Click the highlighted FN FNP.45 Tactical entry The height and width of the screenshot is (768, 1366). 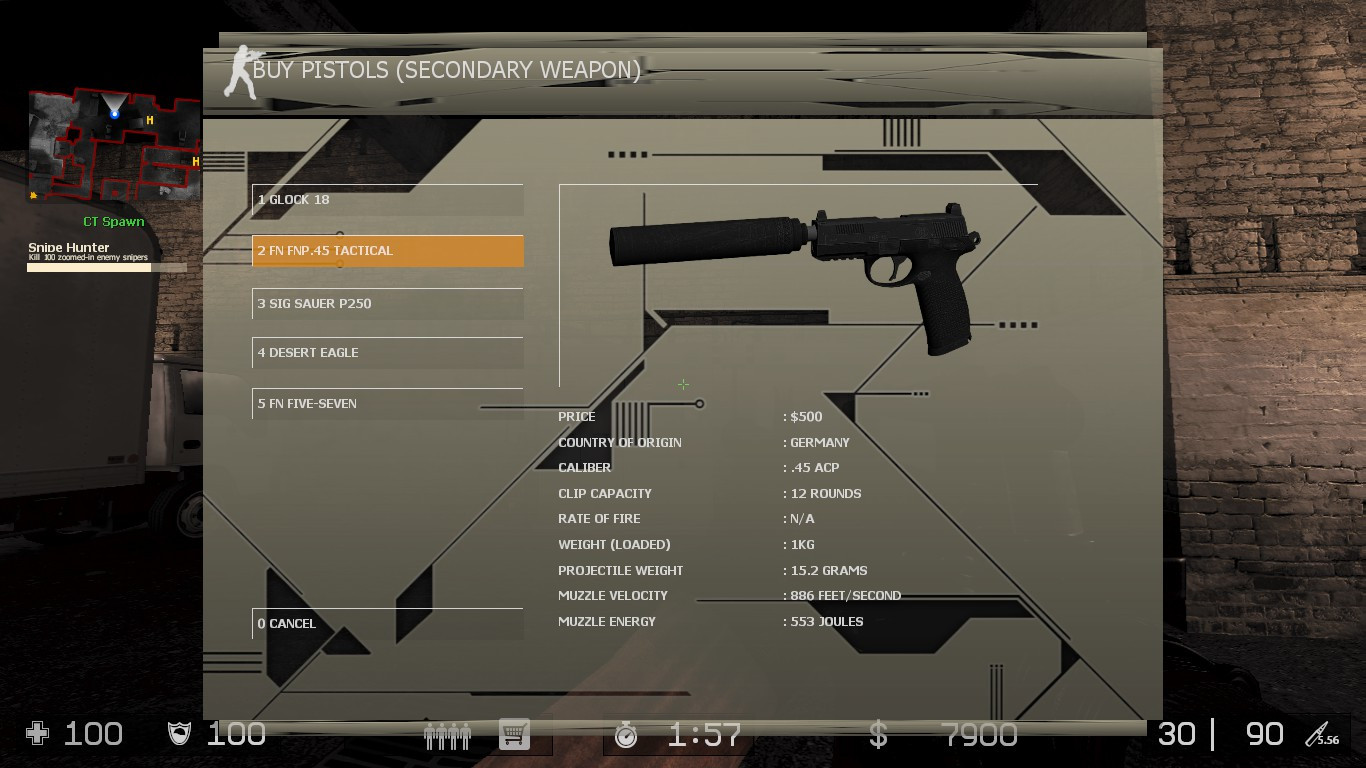click(387, 251)
